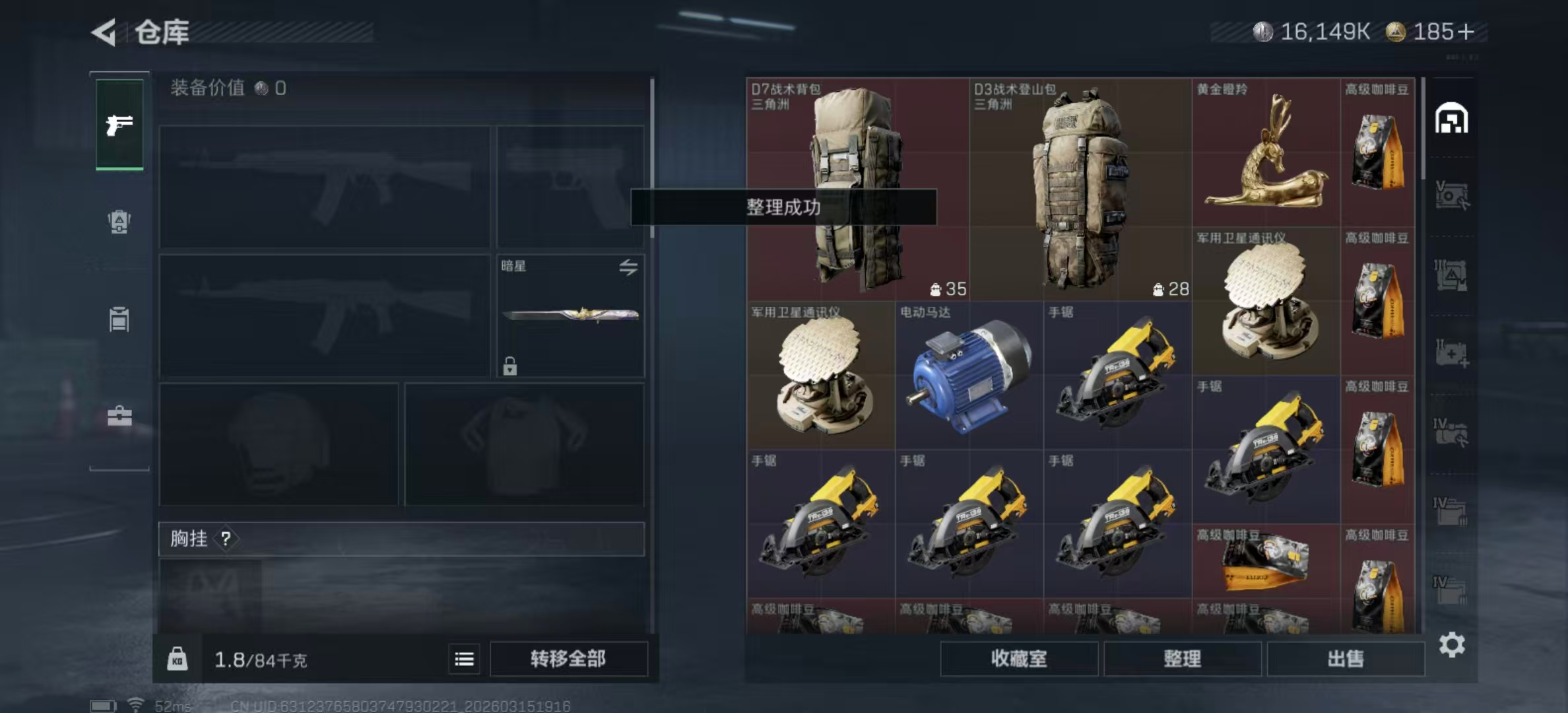Open the 收藏室 collection room
The image size is (1568, 713).
(1018, 658)
